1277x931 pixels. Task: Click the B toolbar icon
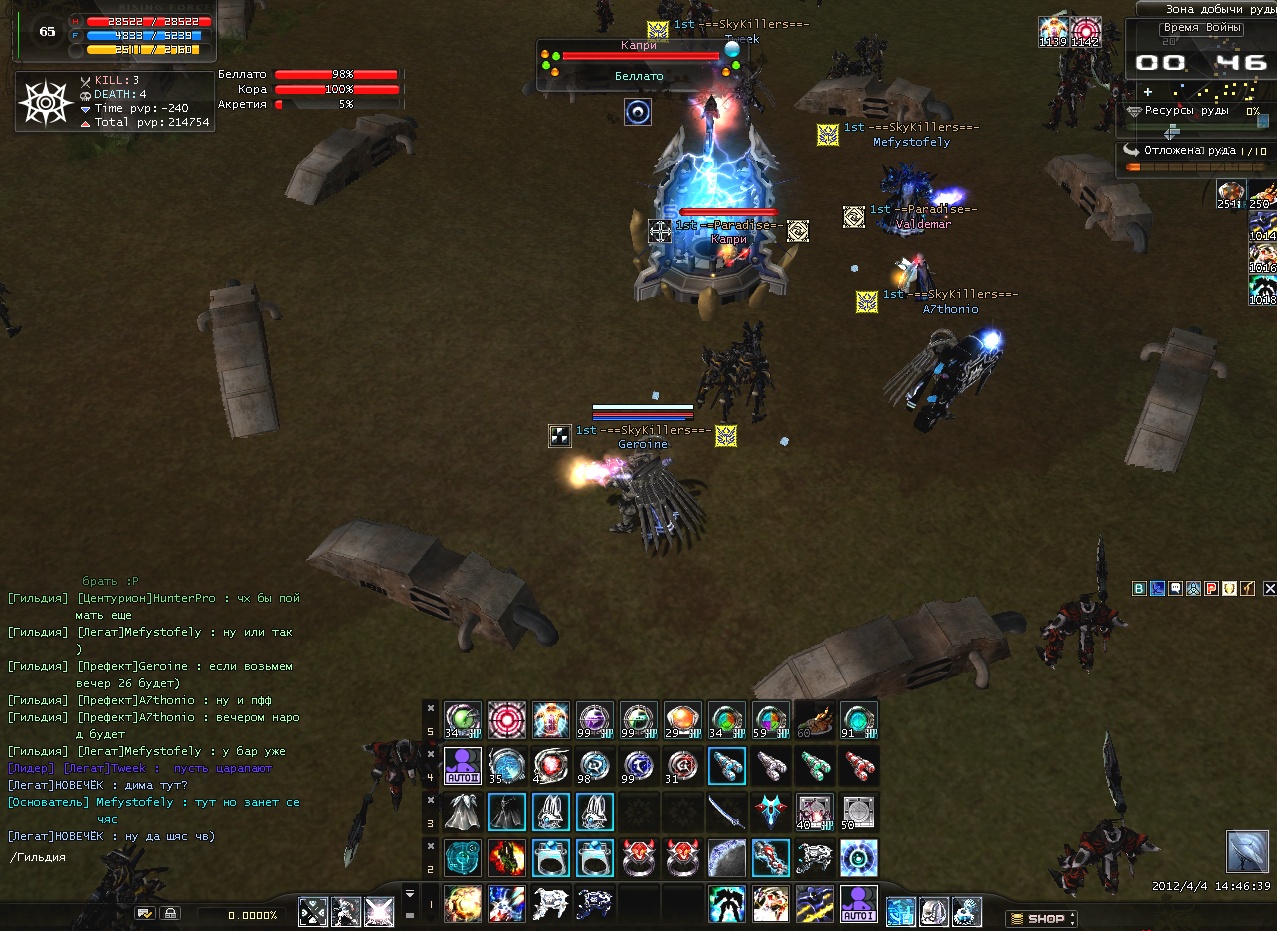click(x=1139, y=589)
